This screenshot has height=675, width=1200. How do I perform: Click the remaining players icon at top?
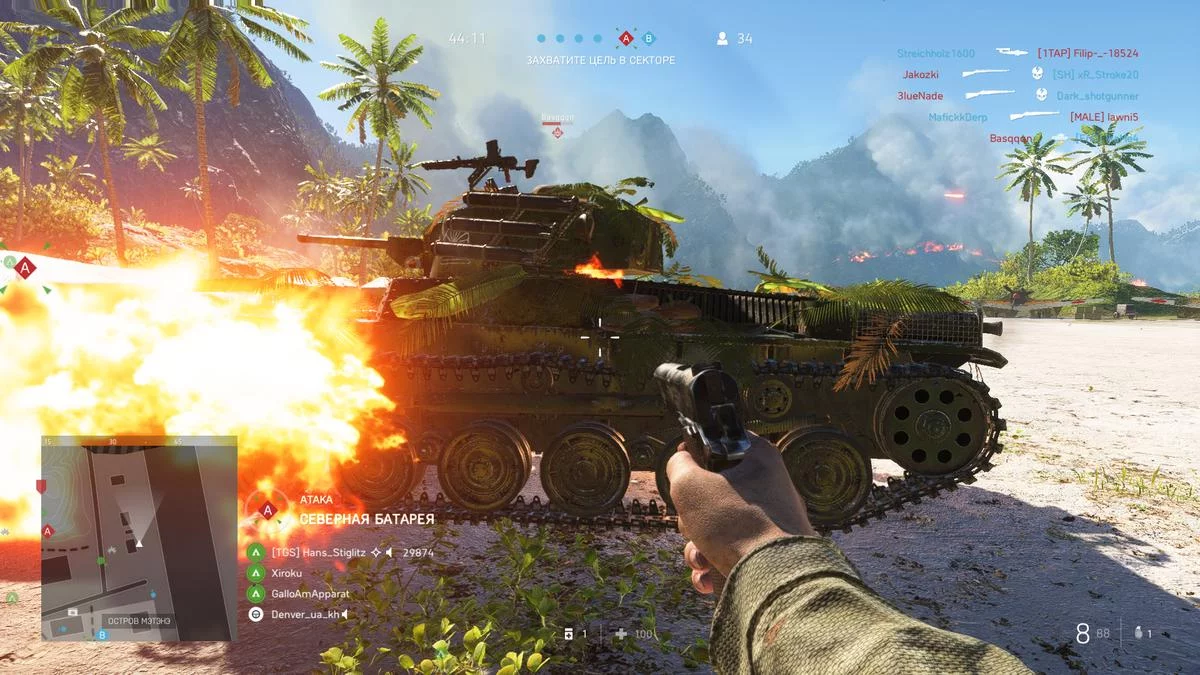click(722, 39)
